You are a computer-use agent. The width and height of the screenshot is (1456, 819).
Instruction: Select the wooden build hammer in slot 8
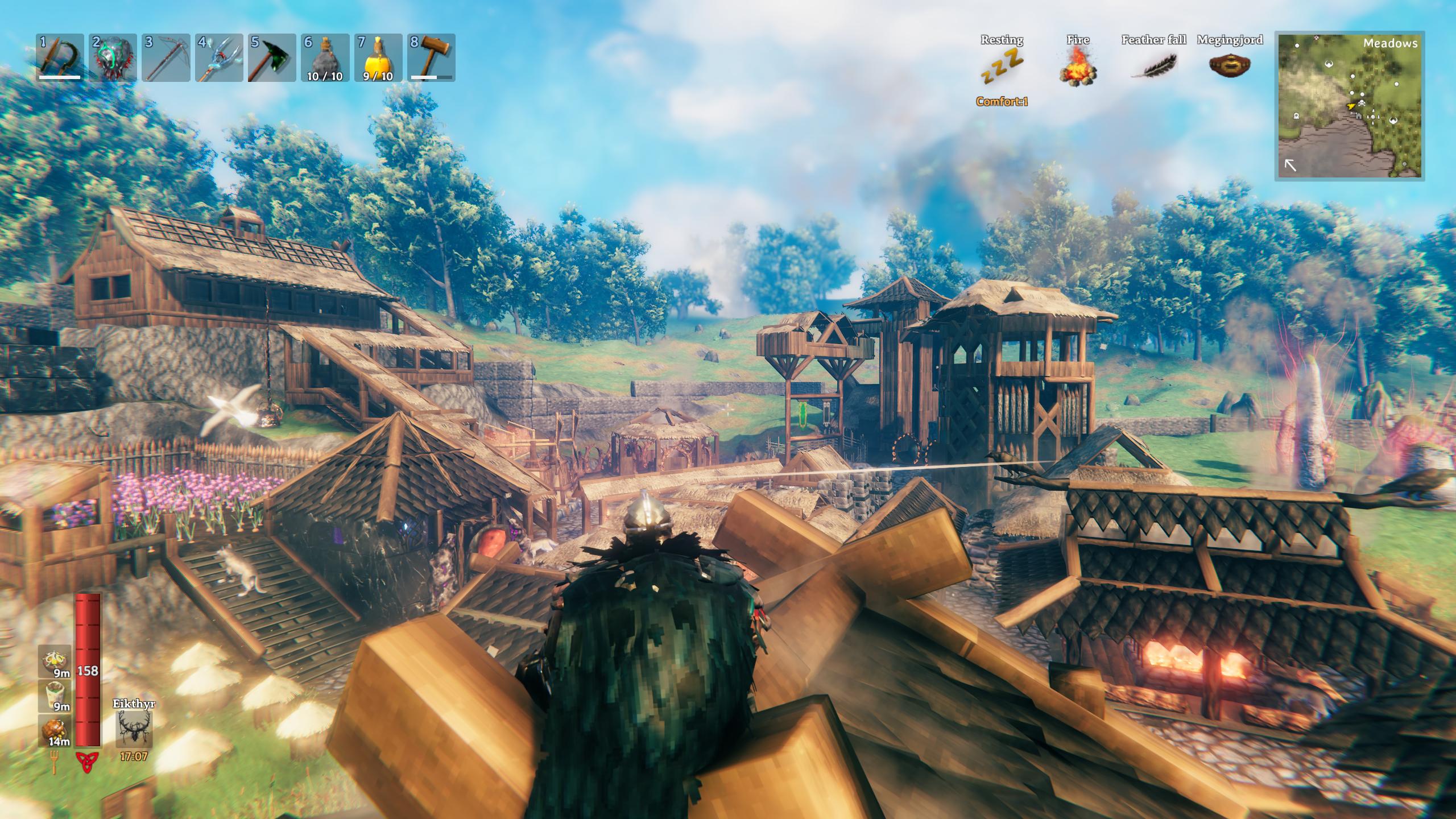tap(431, 57)
